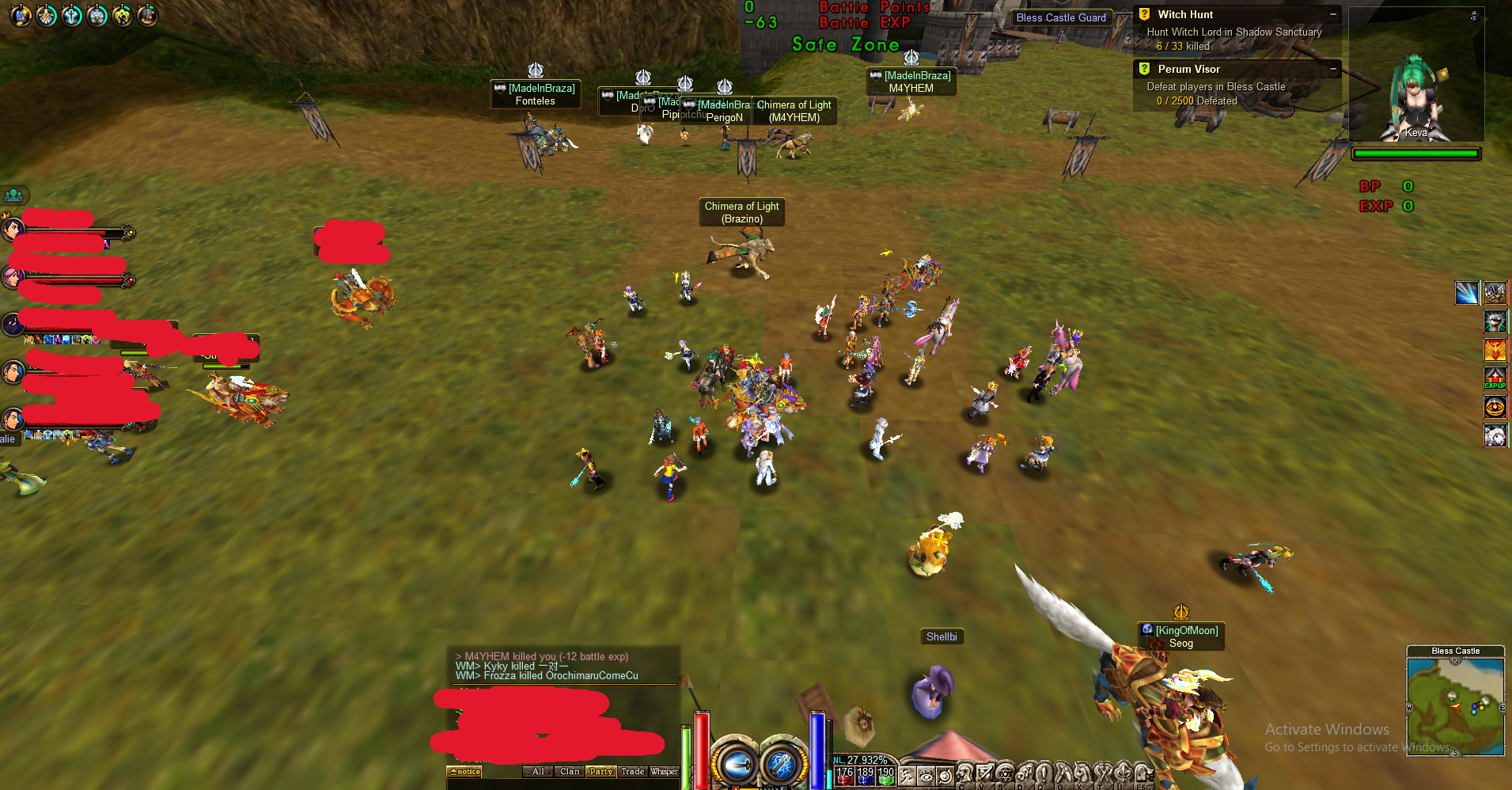
Task: Switch to the Clan chat tab
Action: pos(570,772)
